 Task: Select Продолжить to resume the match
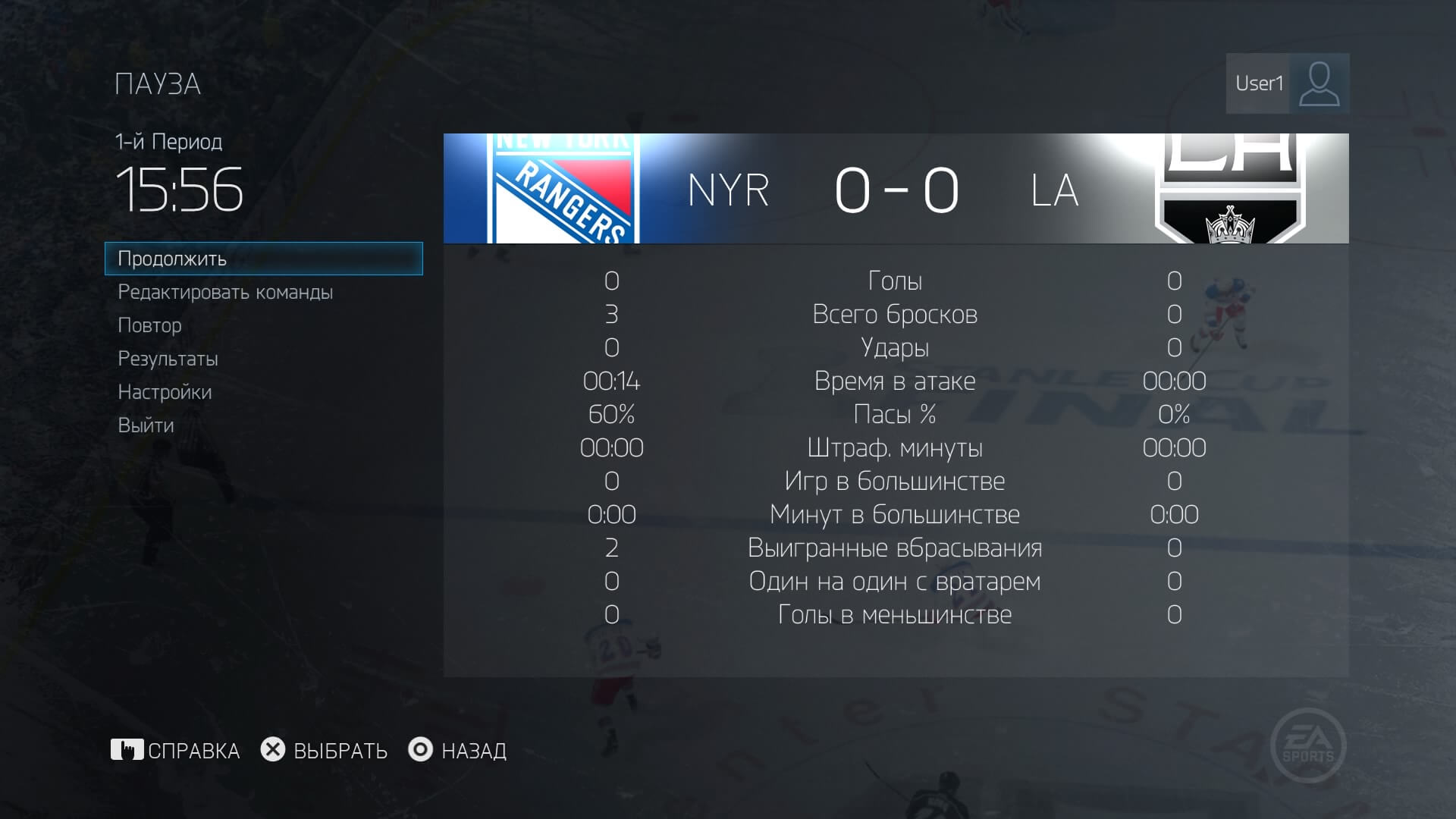pos(262,259)
